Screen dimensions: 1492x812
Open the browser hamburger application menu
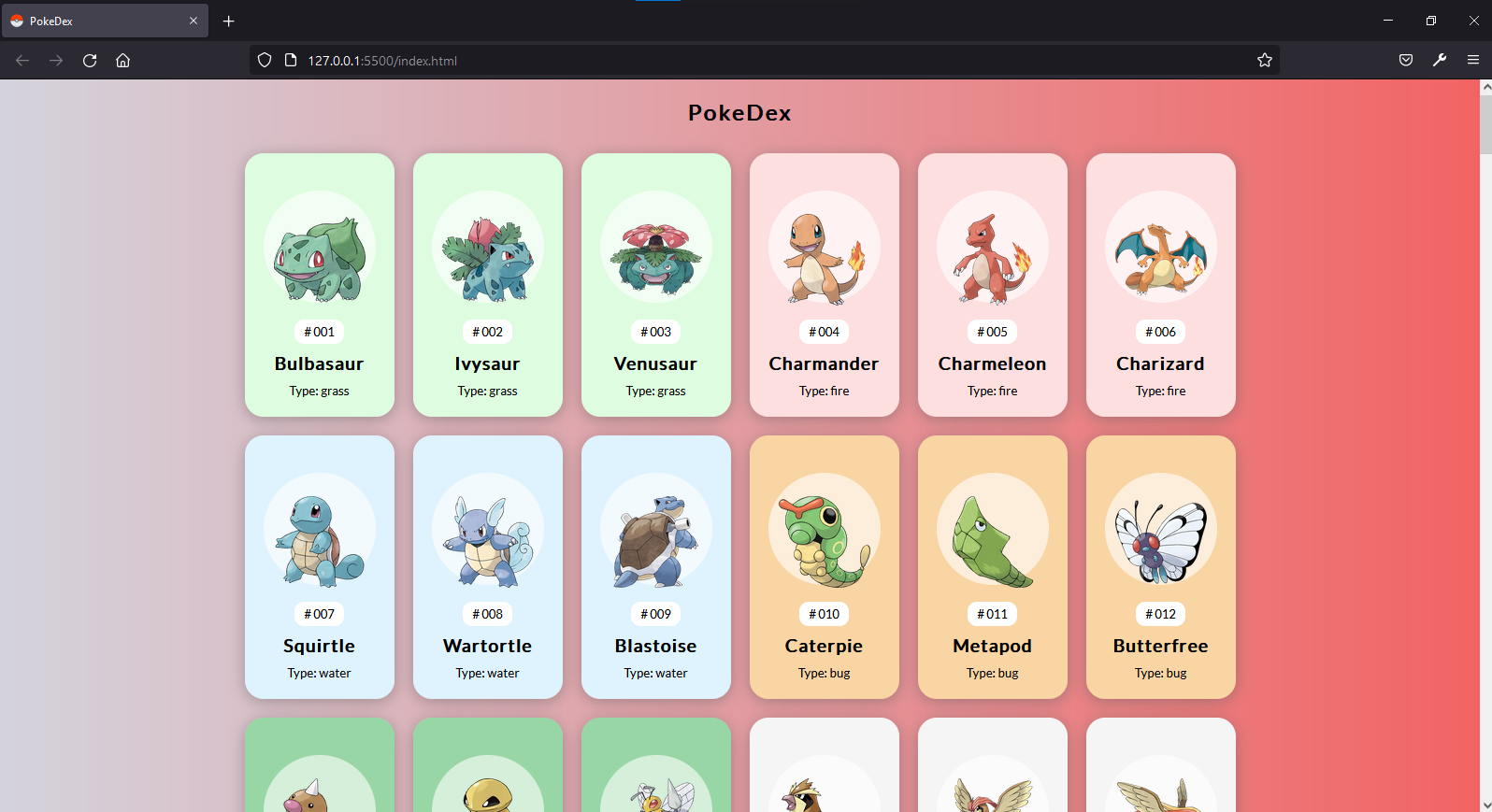pyautogui.click(x=1473, y=60)
